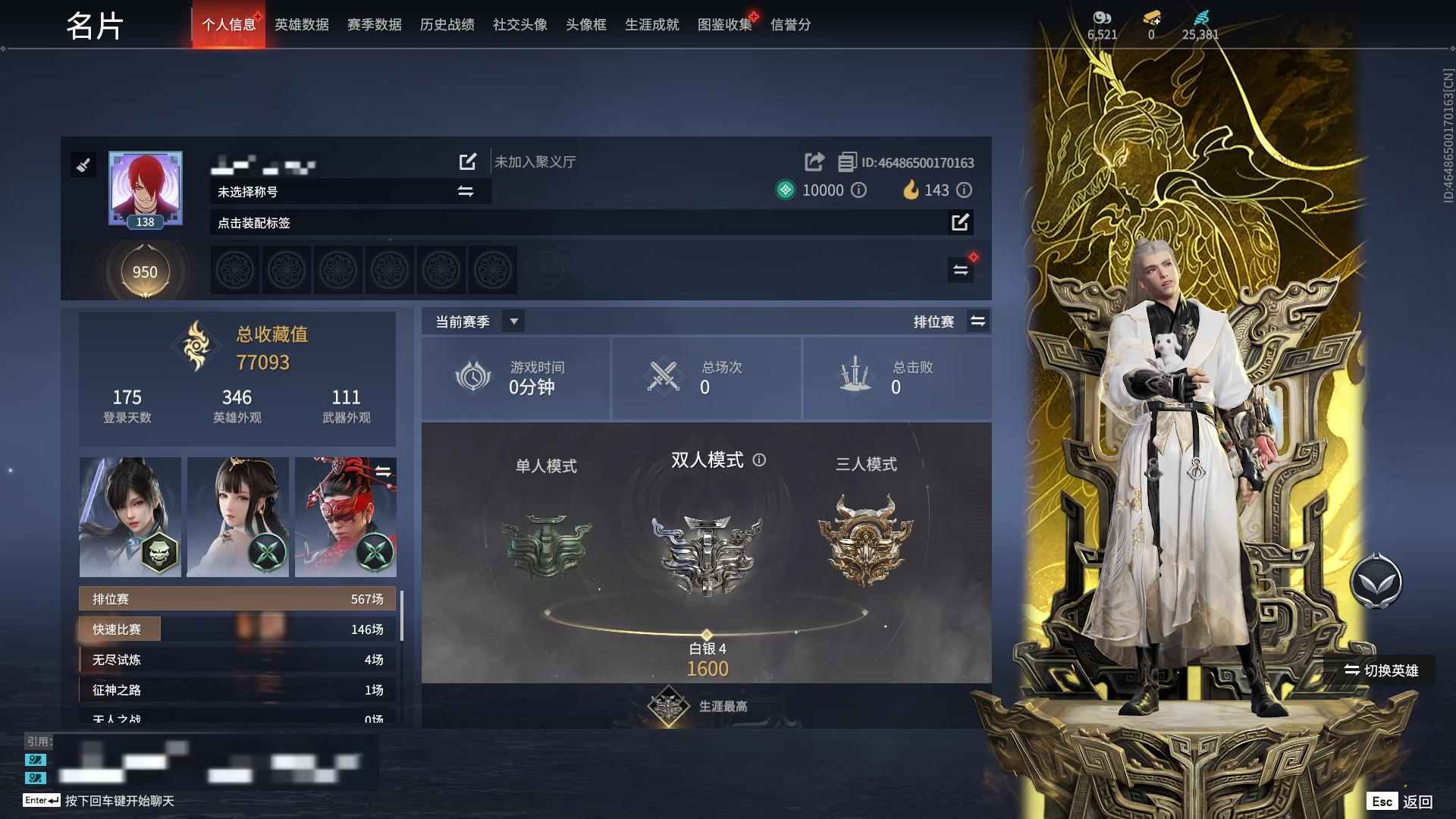This screenshot has width=1456, height=819.
Task: Click the edit icon beside 点击装配标签
Action: [x=961, y=223]
